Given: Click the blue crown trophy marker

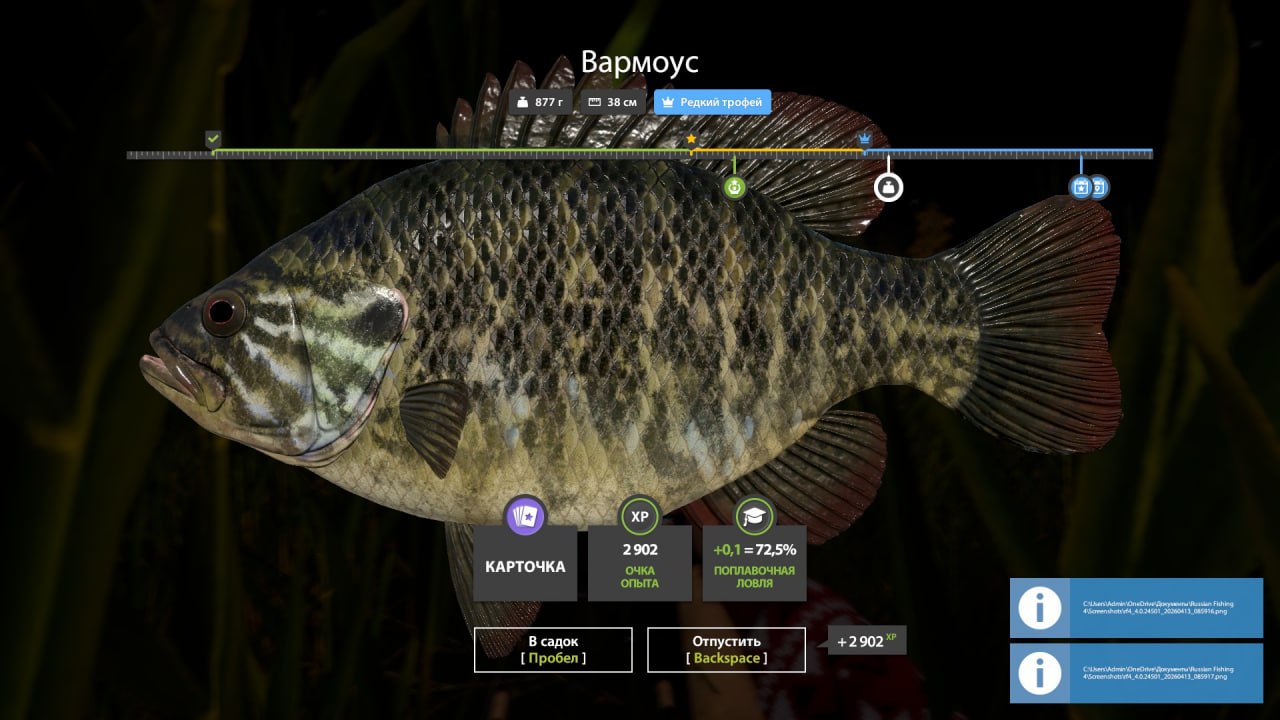Looking at the screenshot, I should coord(865,138).
